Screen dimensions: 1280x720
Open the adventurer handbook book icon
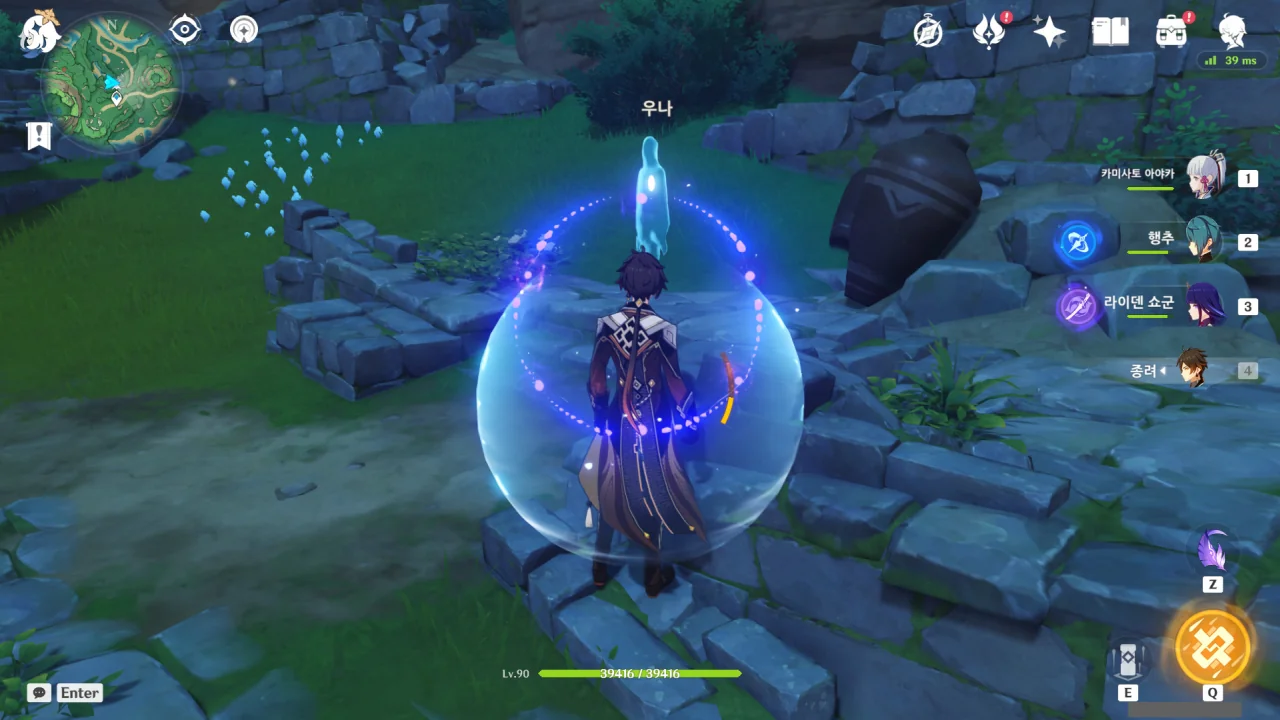(1110, 32)
